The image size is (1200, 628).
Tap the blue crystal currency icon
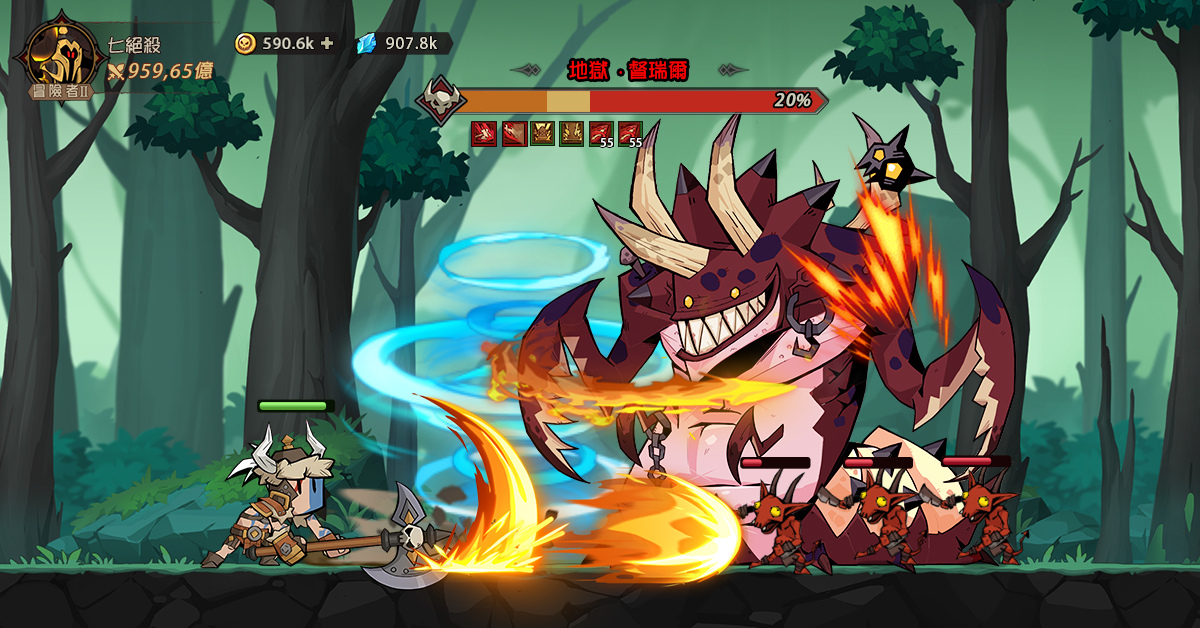point(367,43)
